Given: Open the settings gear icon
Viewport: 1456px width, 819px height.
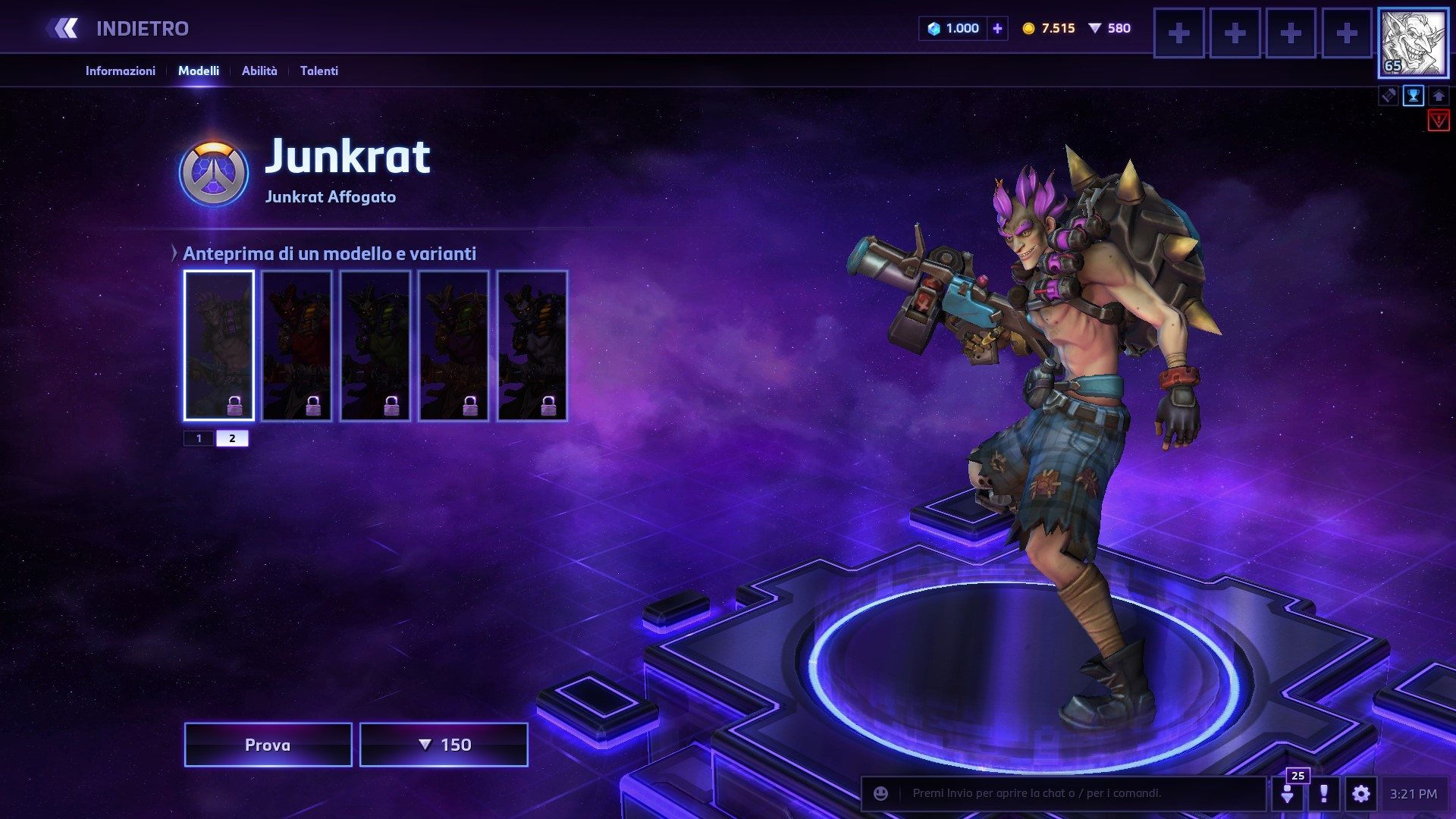Looking at the screenshot, I should click(x=1361, y=794).
